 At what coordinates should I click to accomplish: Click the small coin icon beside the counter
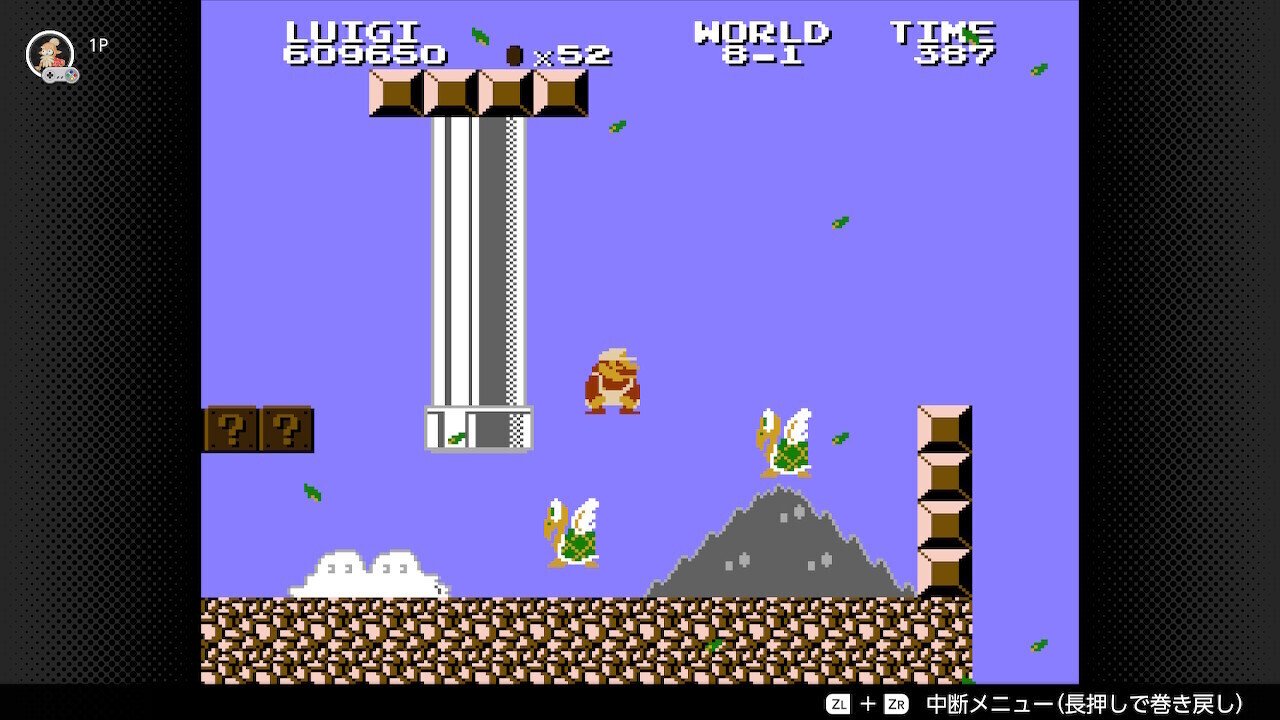(513, 56)
